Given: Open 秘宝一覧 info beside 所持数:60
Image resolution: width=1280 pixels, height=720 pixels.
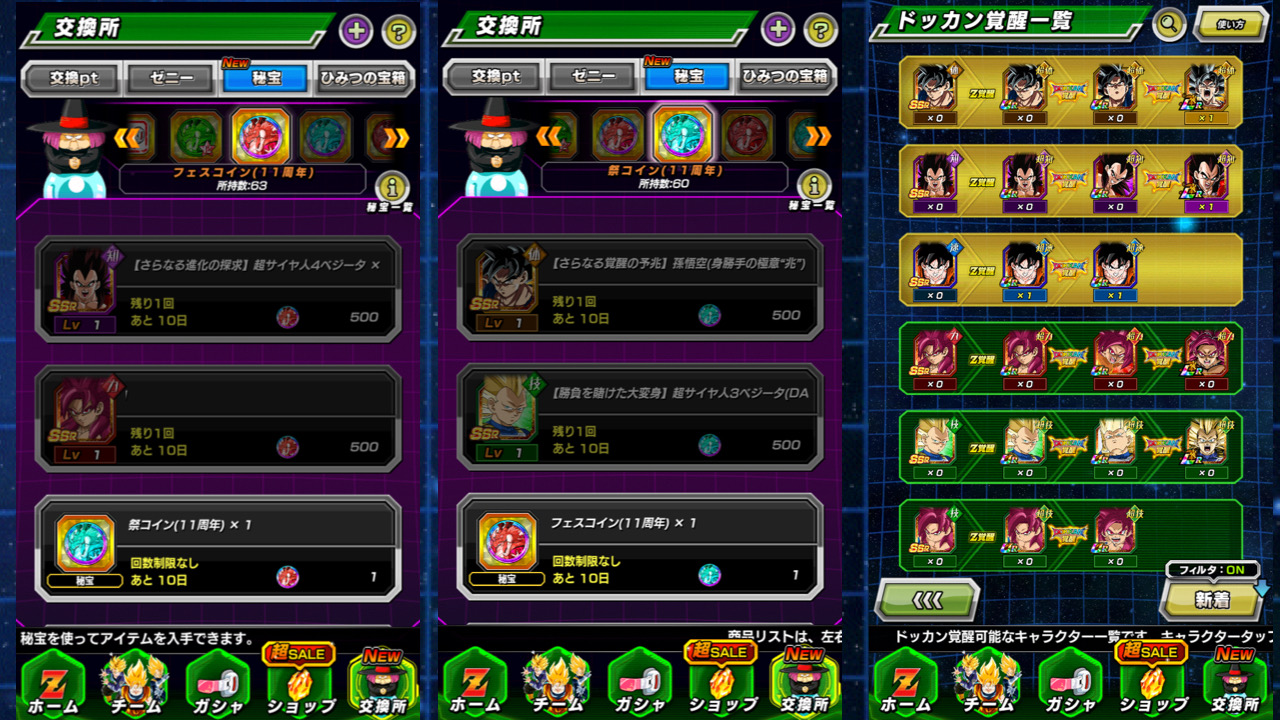Looking at the screenshot, I should [815, 186].
